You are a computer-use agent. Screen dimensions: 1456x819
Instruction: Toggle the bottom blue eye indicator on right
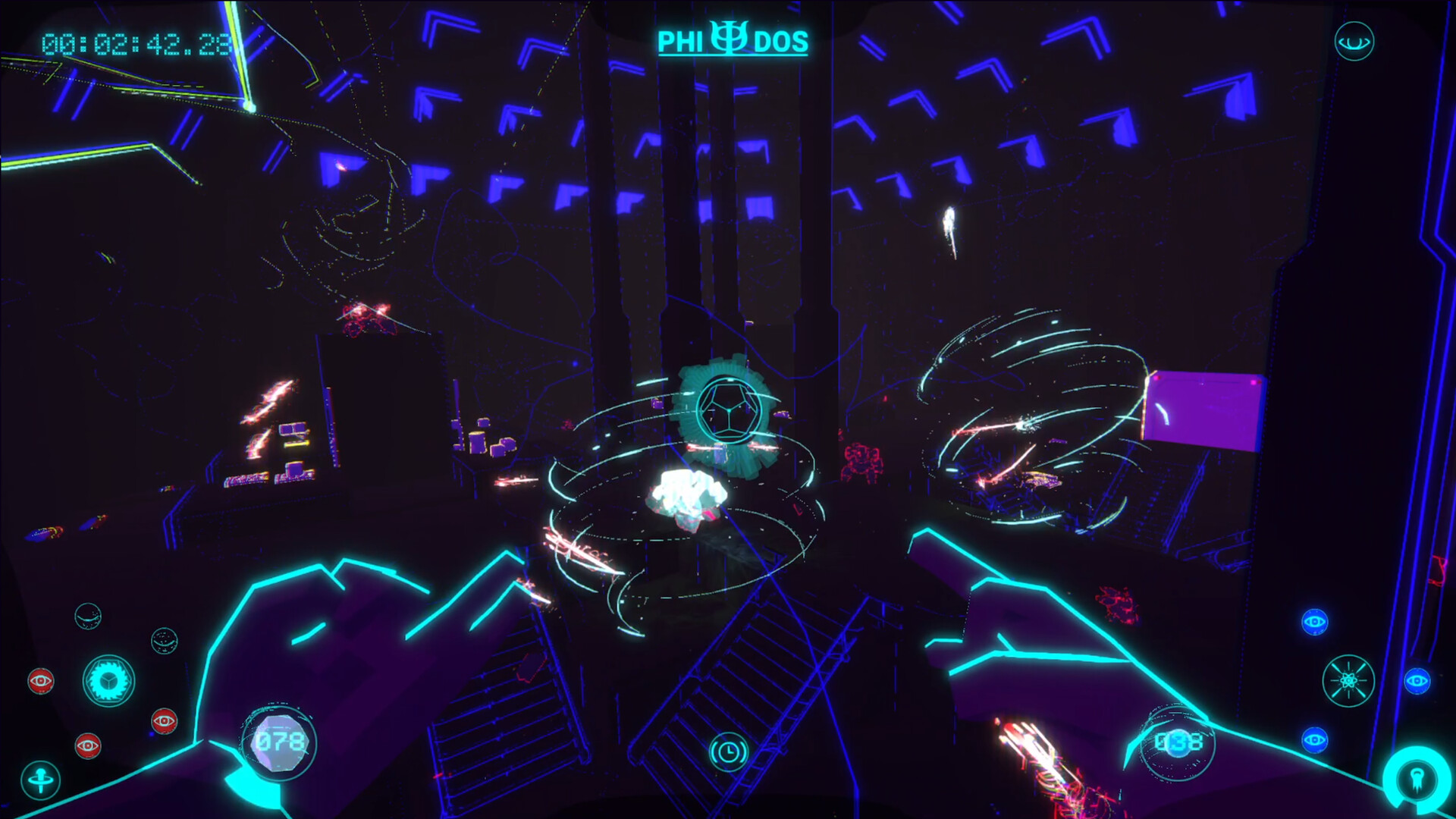[x=1315, y=739]
